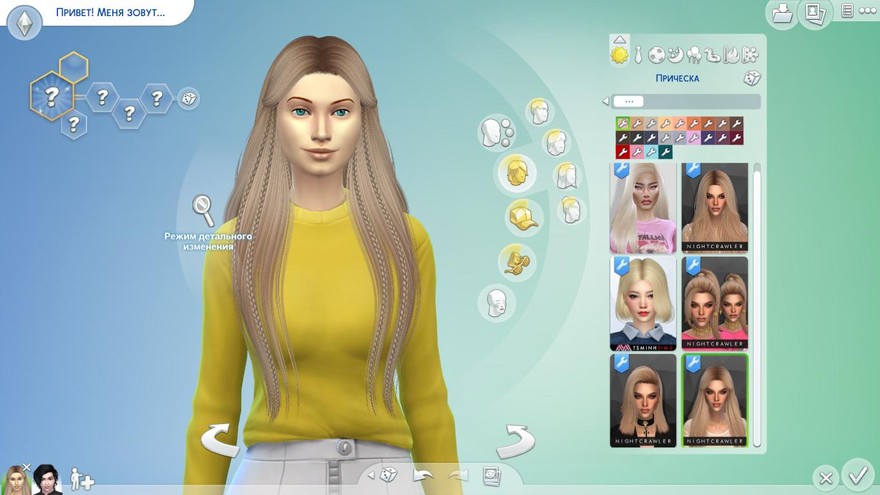Viewport: 880px width, 495px height.
Task: Add a new Sim to the household
Action: click(82, 481)
